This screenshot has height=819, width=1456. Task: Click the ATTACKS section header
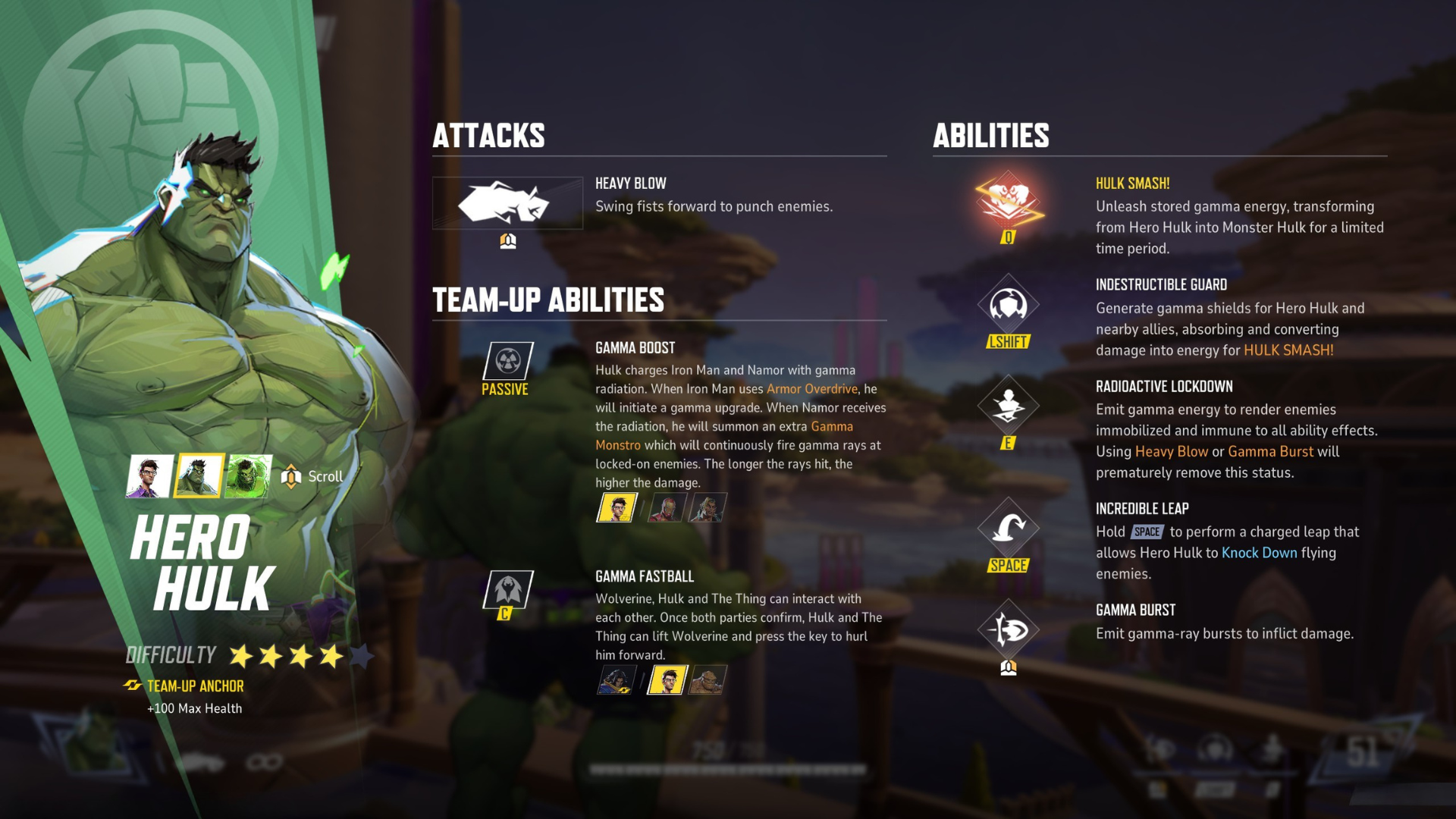click(x=488, y=136)
